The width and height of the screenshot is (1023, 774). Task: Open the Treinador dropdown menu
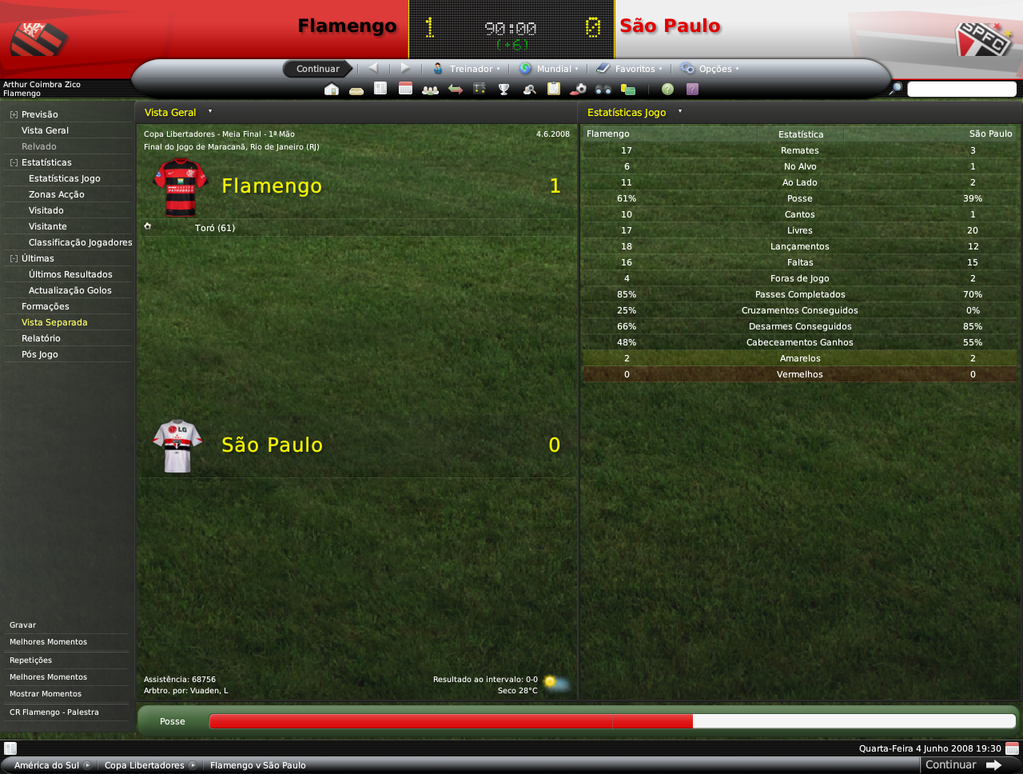(x=466, y=69)
